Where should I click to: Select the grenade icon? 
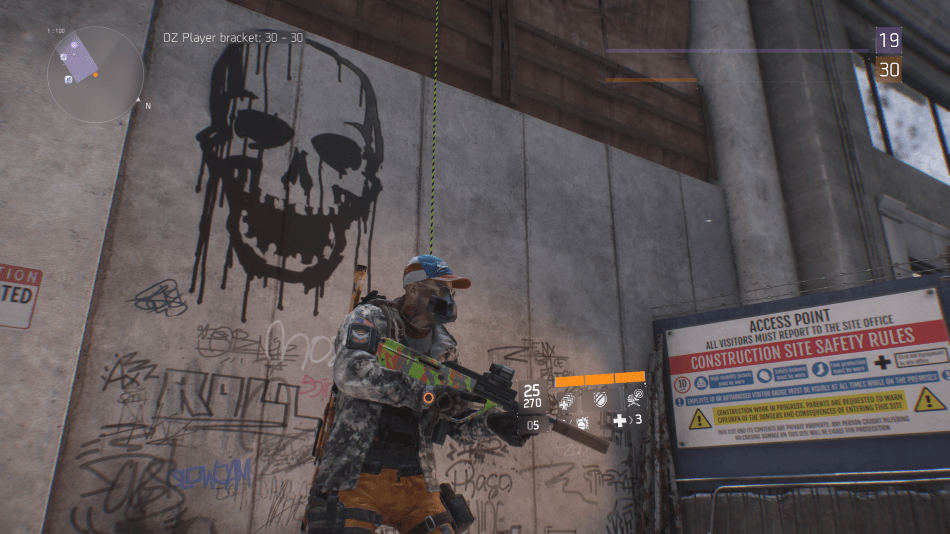pyautogui.click(x=583, y=423)
